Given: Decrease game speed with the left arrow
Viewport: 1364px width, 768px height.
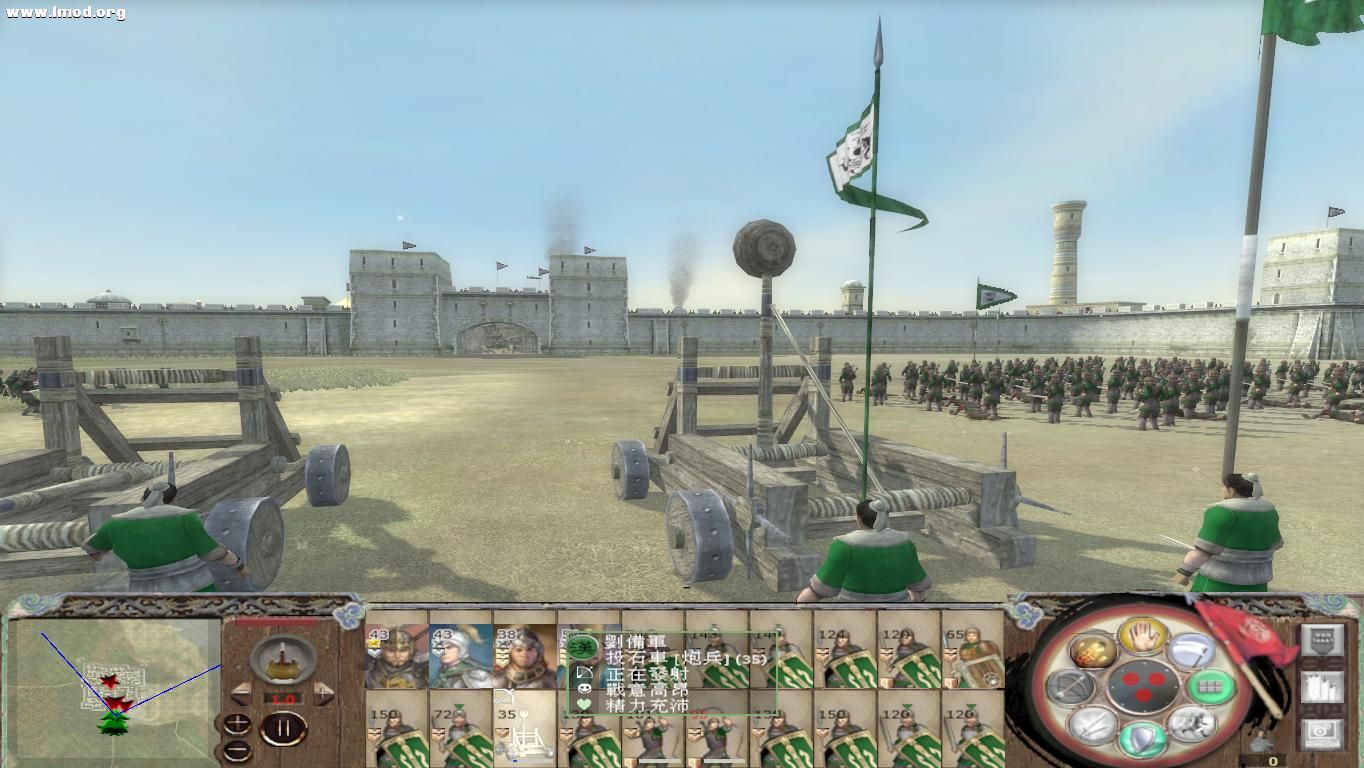Looking at the screenshot, I should coord(241,694).
